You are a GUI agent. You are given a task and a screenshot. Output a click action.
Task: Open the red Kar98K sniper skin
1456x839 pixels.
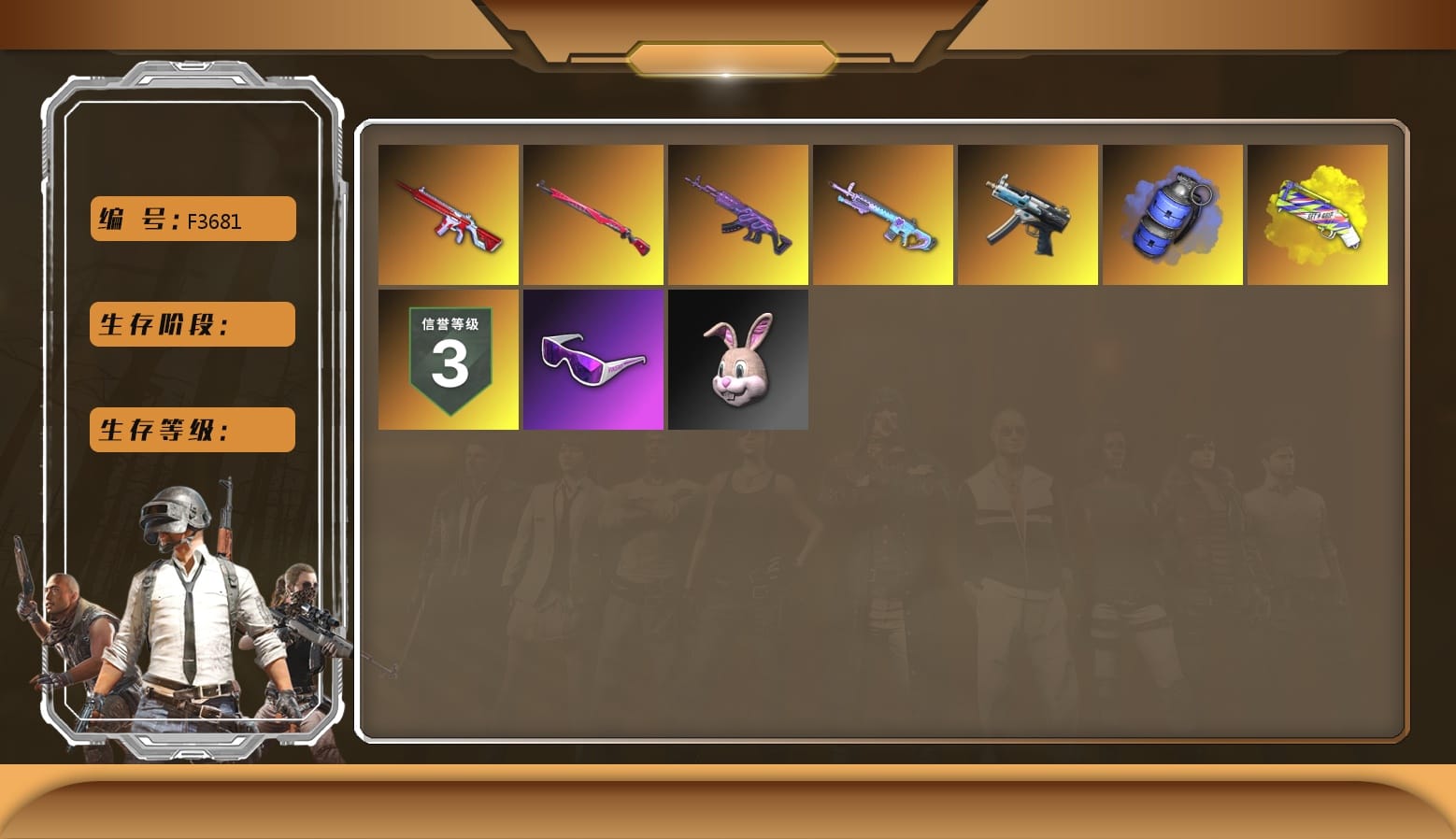point(592,215)
